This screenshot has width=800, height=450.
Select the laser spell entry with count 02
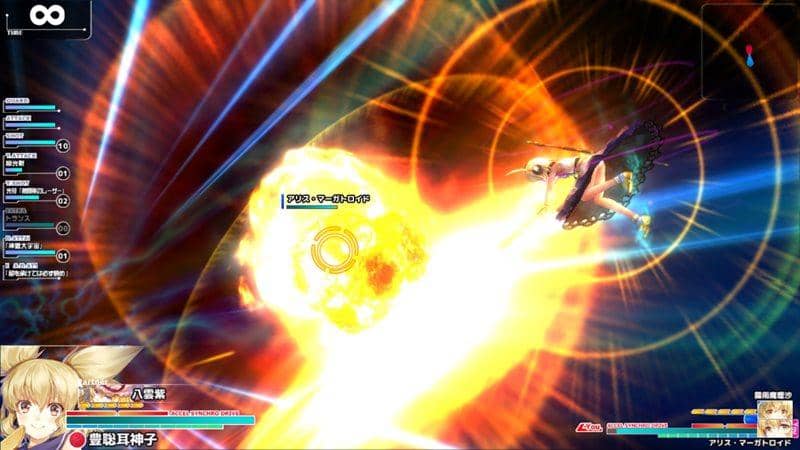(x=32, y=191)
